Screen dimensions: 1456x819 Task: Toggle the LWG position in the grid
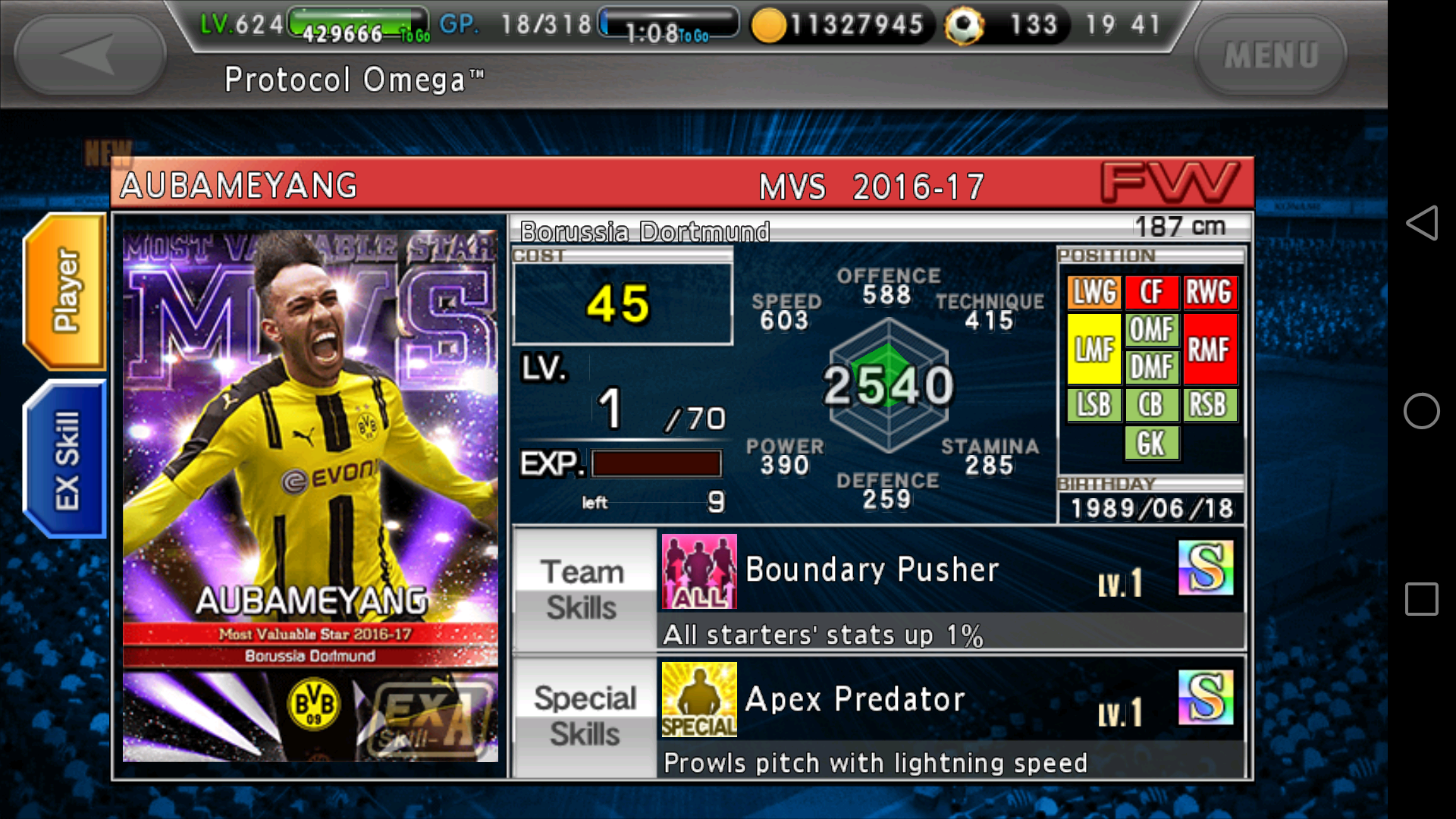[1094, 292]
